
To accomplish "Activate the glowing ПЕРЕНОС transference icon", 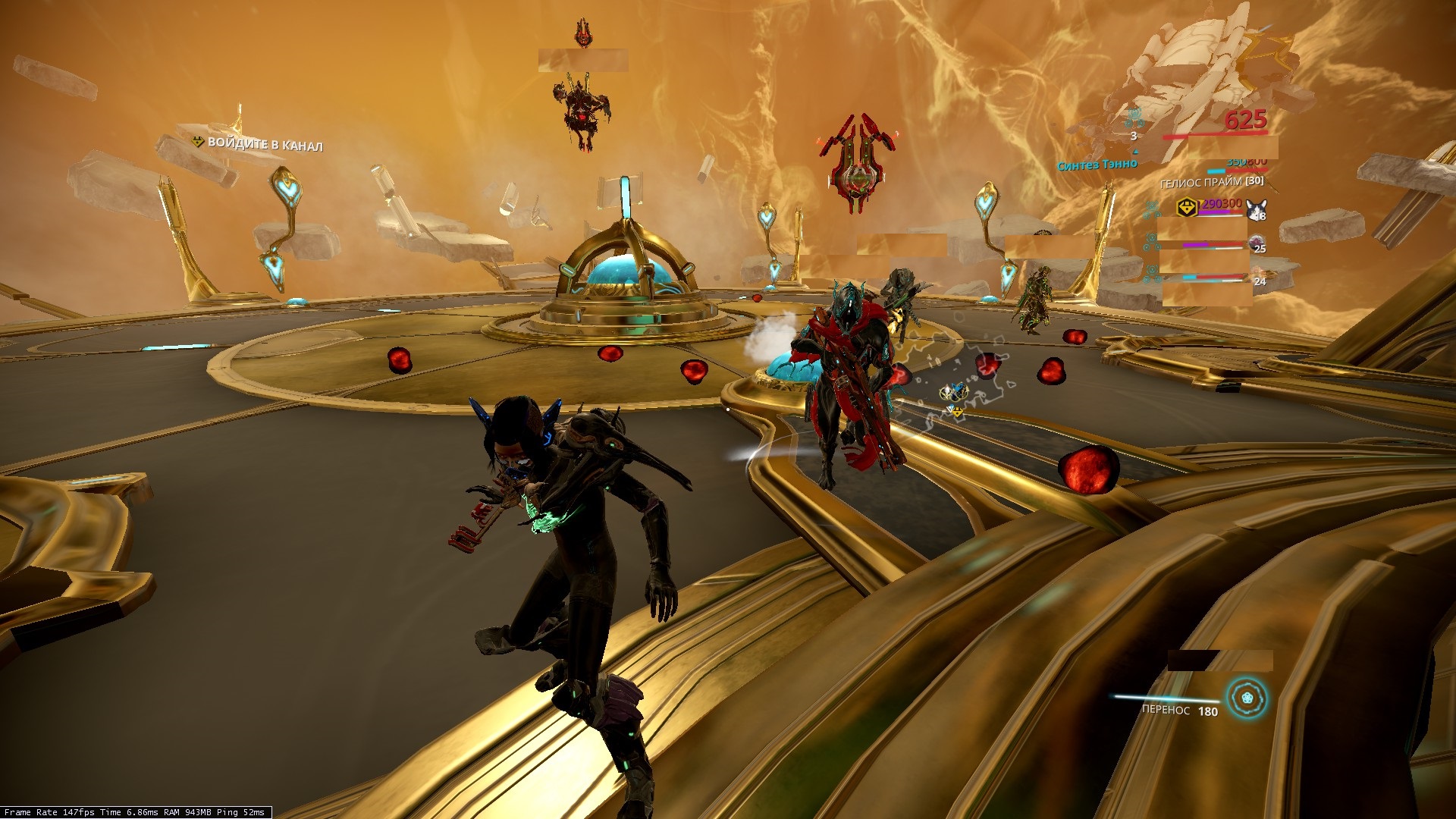I will pos(1247,698).
